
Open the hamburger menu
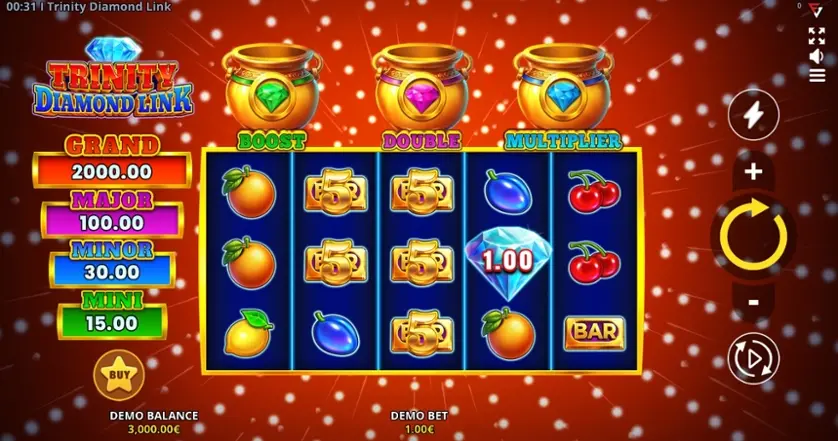click(x=817, y=75)
